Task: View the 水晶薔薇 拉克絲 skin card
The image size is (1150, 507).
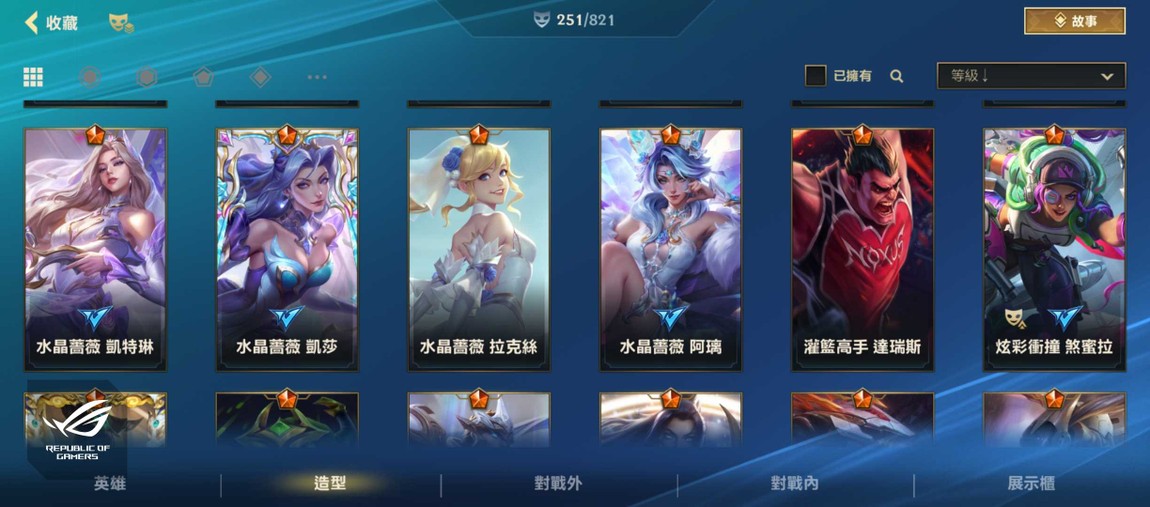Action: point(479,248)
